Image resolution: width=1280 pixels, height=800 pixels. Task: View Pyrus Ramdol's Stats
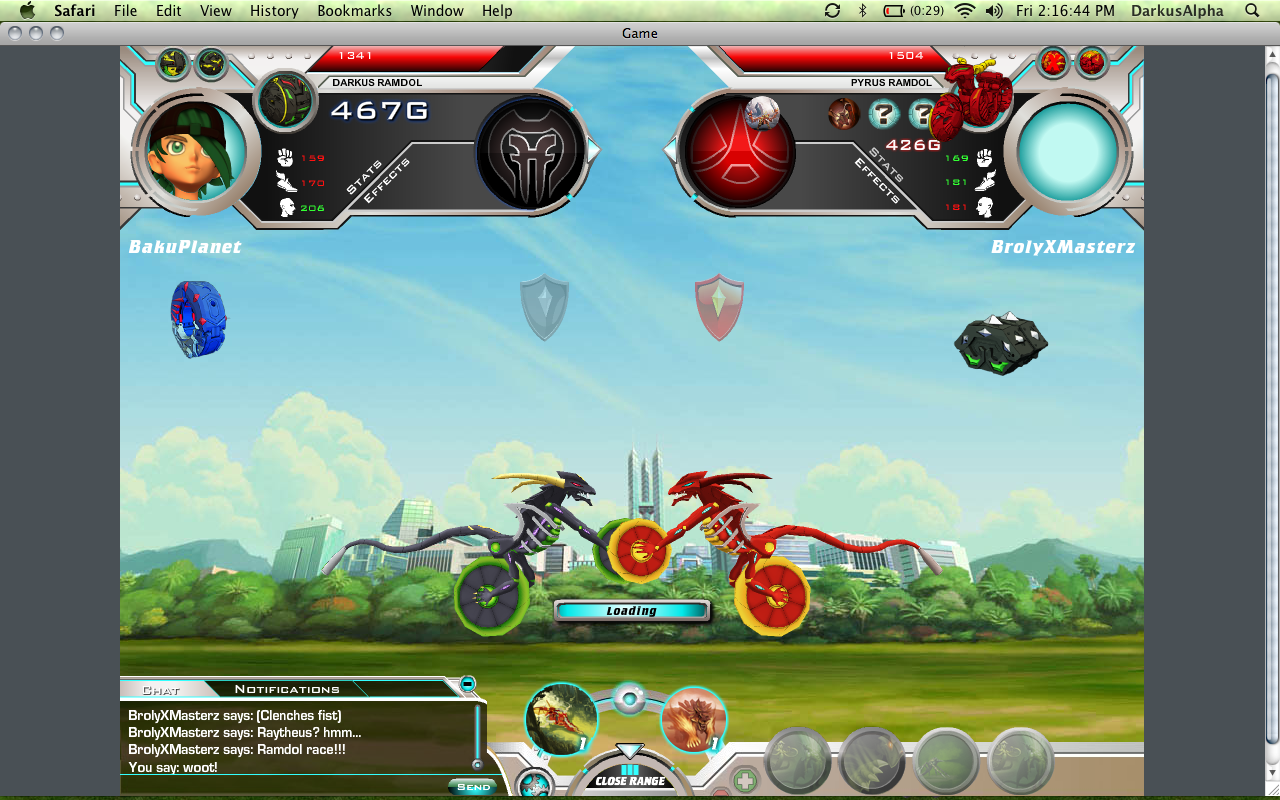click(887, 165)
